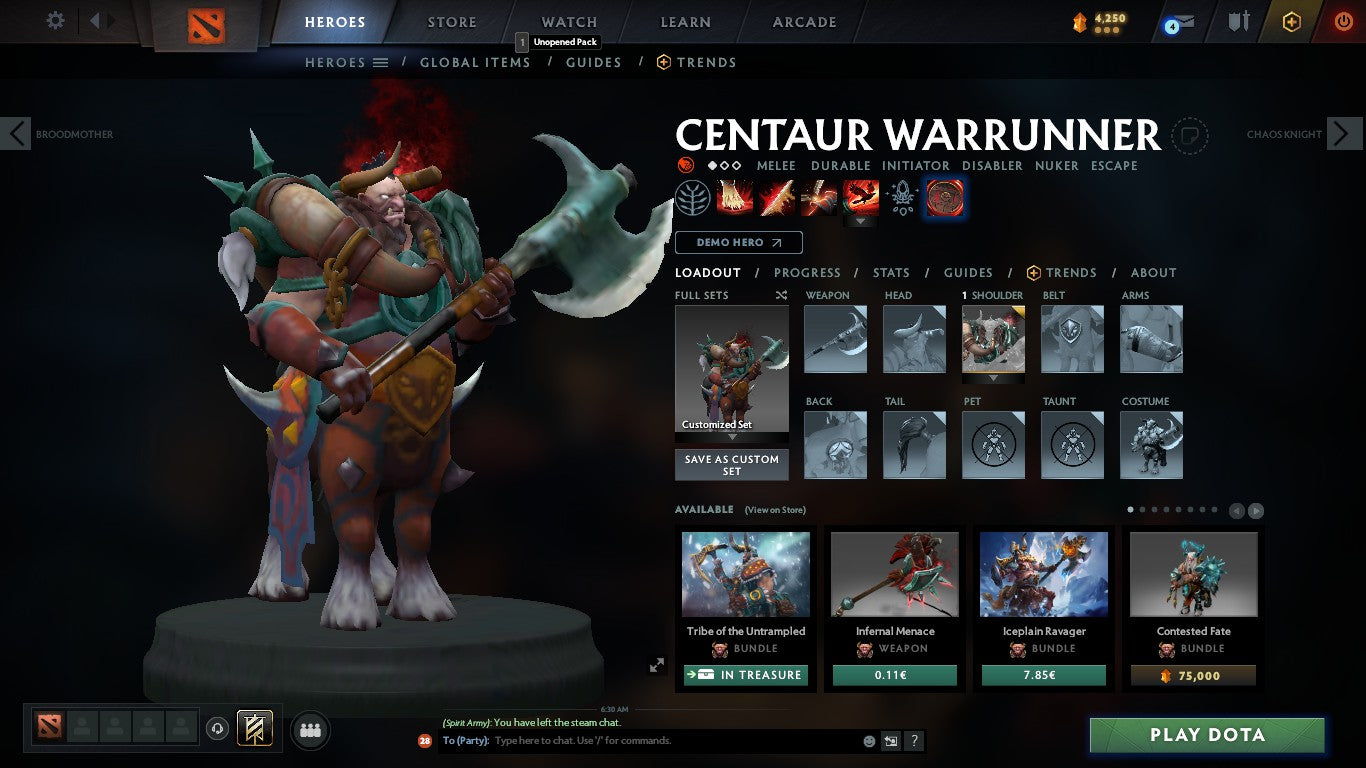Switch to the PROGRESS tab
Image resolution: width=1366 pixels, height=768 pixels.
point(808,272)
